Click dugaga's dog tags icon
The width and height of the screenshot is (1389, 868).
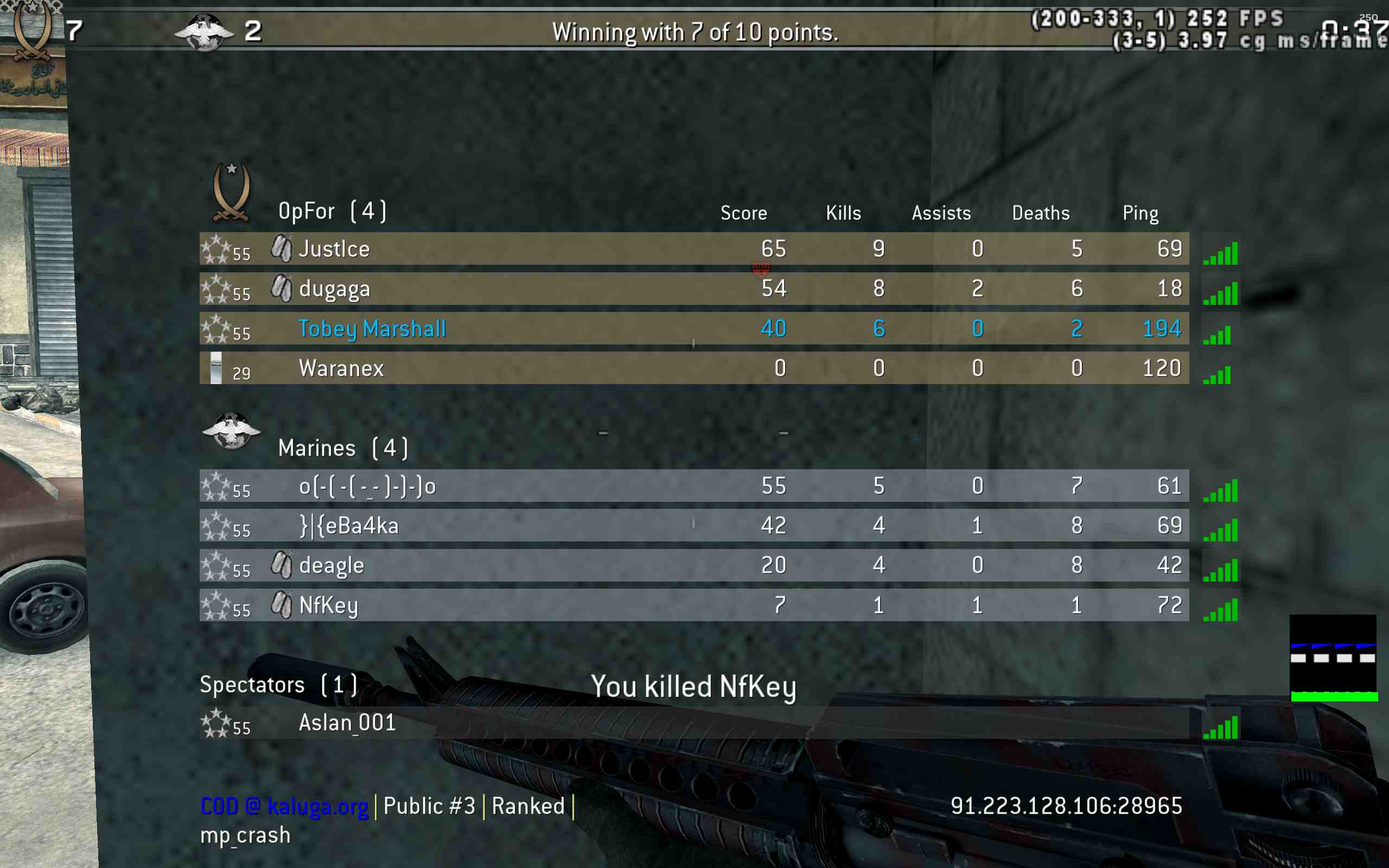[281, 288]
